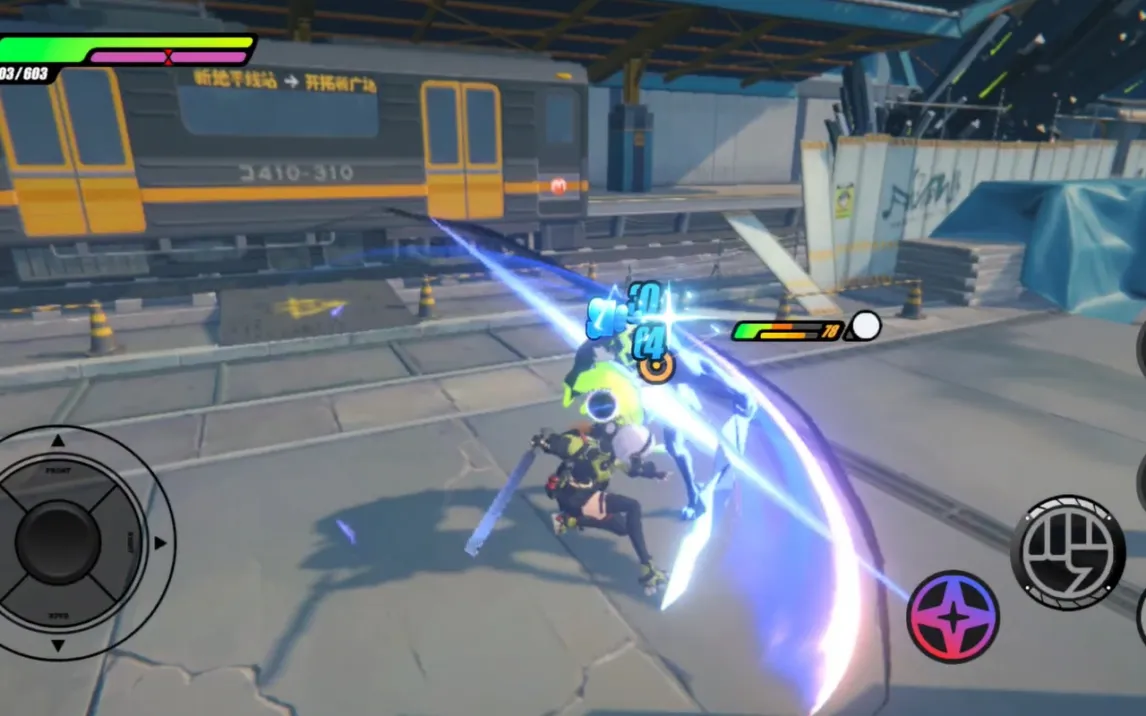Tap the RIGHT segment of the joystick

(x=128, y=543)
